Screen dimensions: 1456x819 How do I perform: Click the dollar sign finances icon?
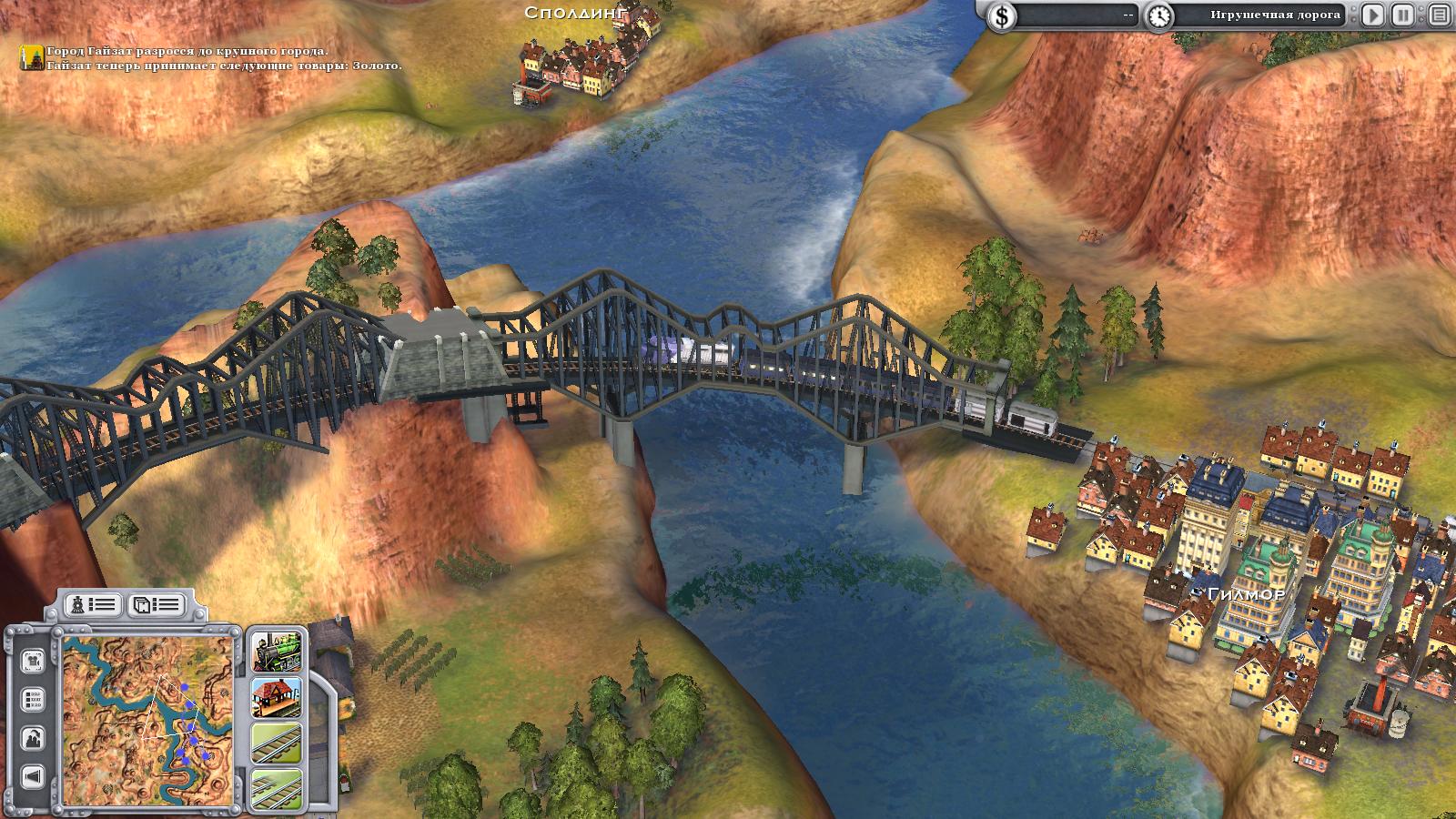pyautogui.click(x=1002, y=15)
